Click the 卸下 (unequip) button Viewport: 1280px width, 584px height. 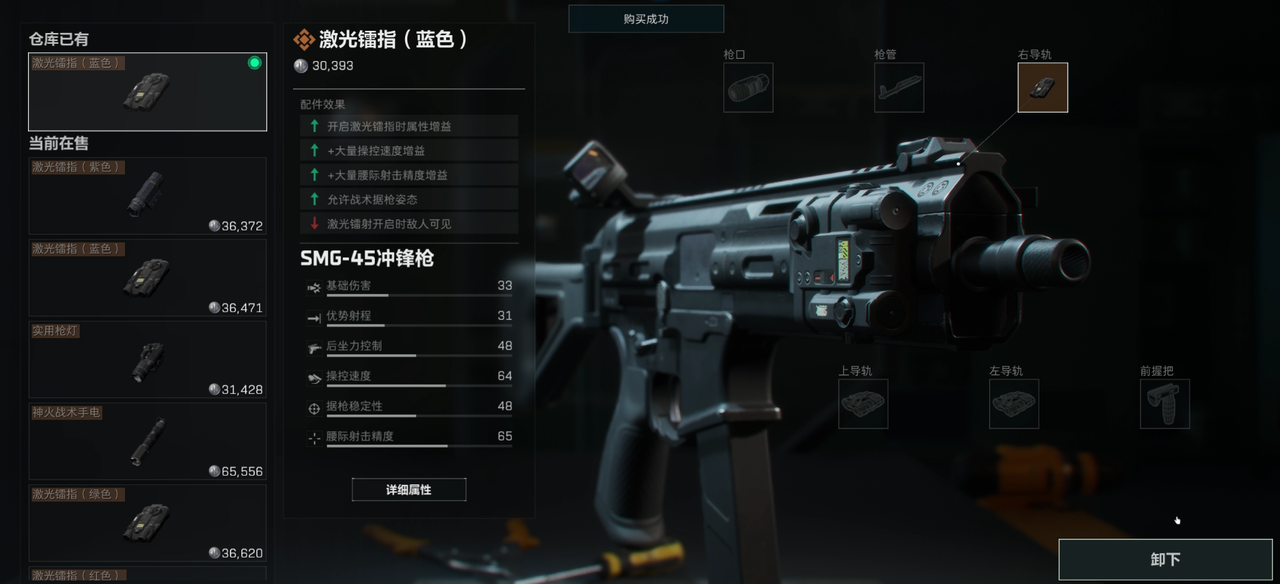1165,559
